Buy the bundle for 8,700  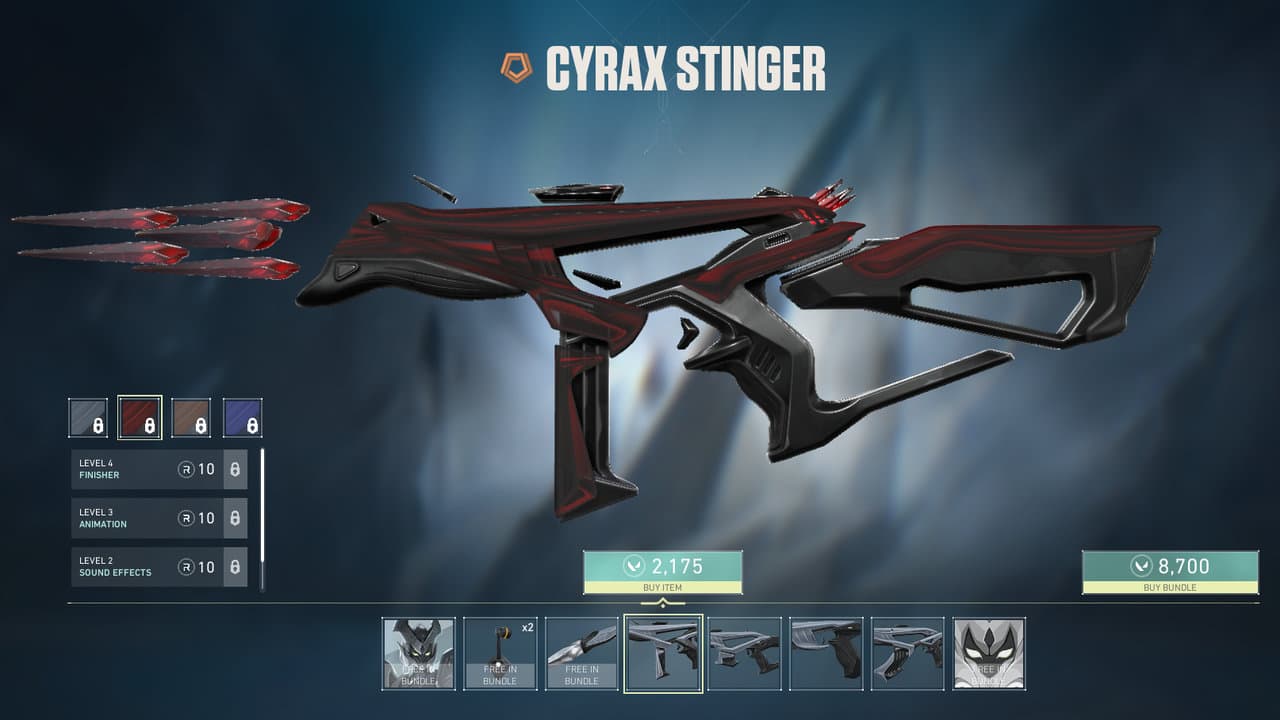1170,571
